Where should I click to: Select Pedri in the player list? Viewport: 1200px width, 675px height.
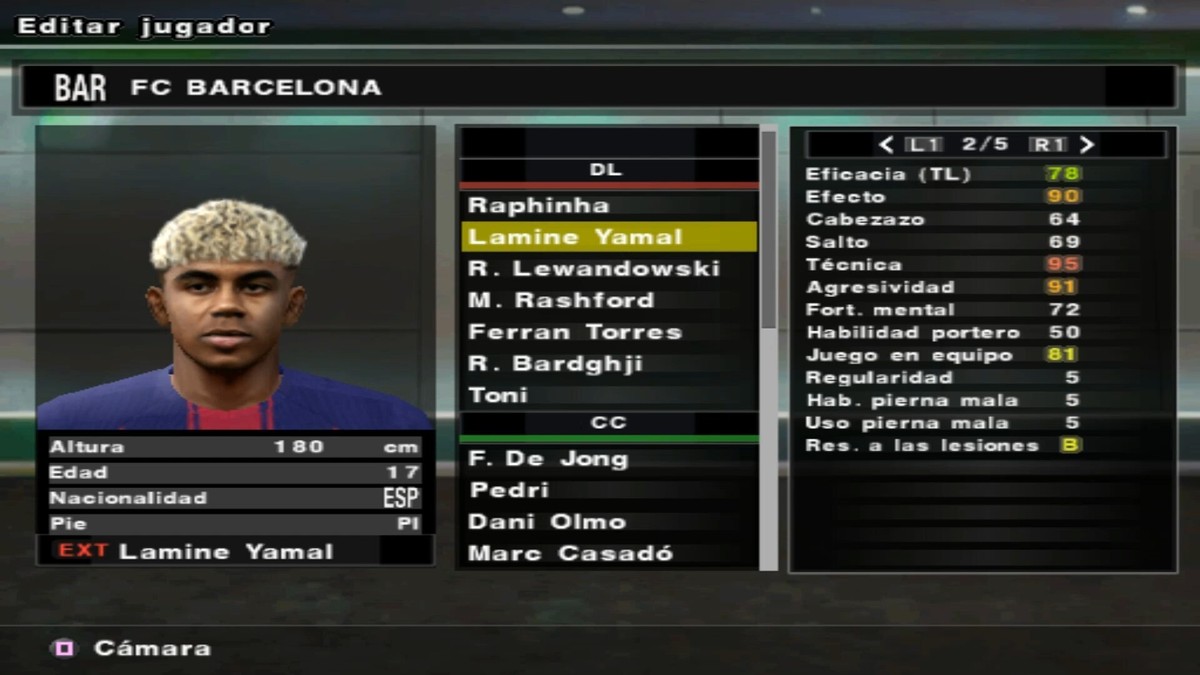(509, 490)
